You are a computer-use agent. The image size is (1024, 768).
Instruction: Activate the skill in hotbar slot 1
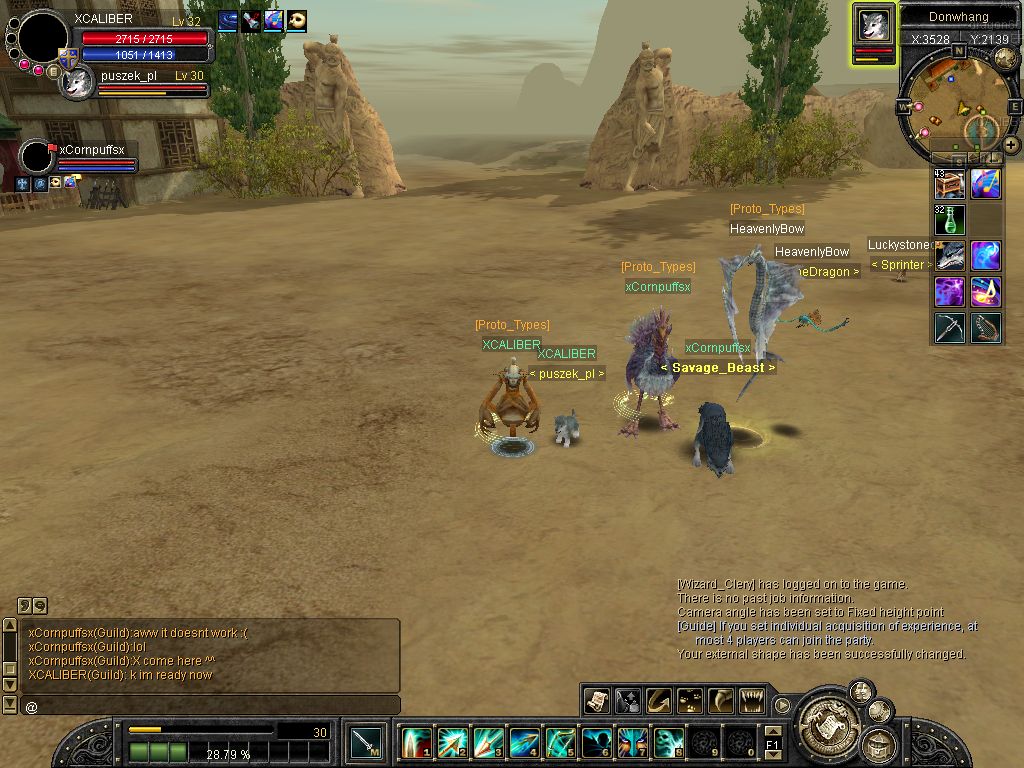point(417,743)
